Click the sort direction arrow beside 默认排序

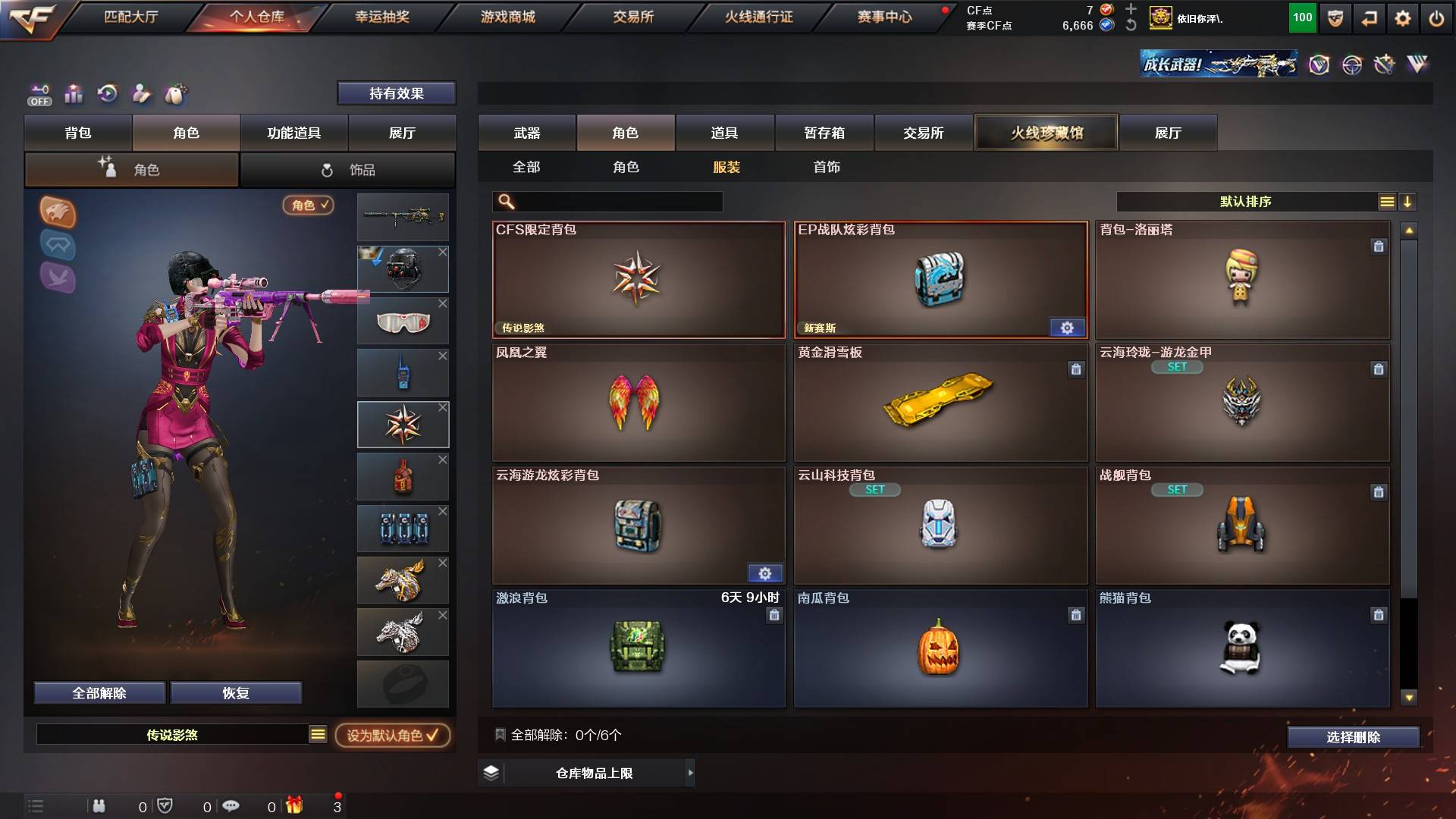coord(1408,202)
